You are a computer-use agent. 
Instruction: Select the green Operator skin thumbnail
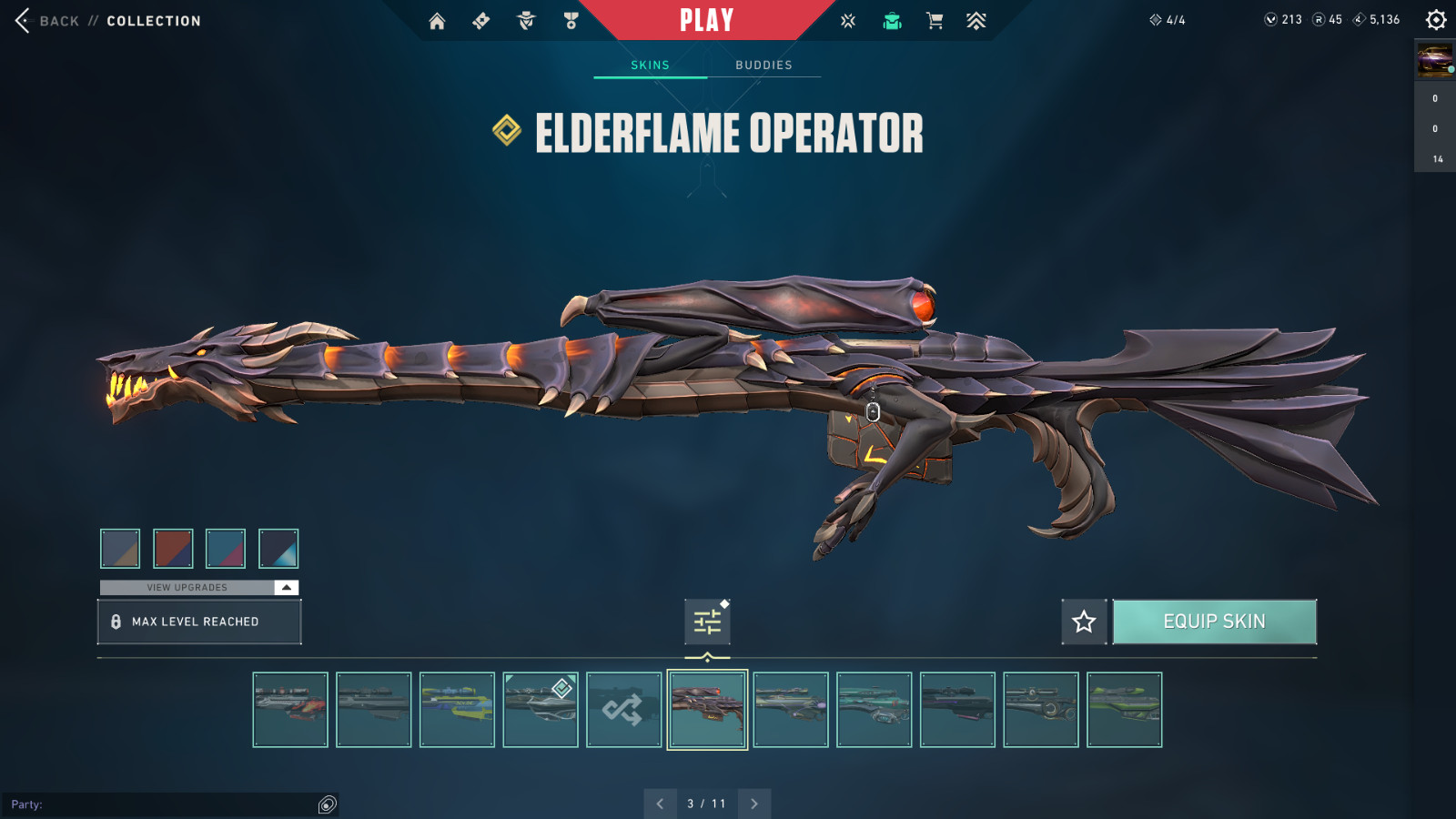(x=1124, y=710)
